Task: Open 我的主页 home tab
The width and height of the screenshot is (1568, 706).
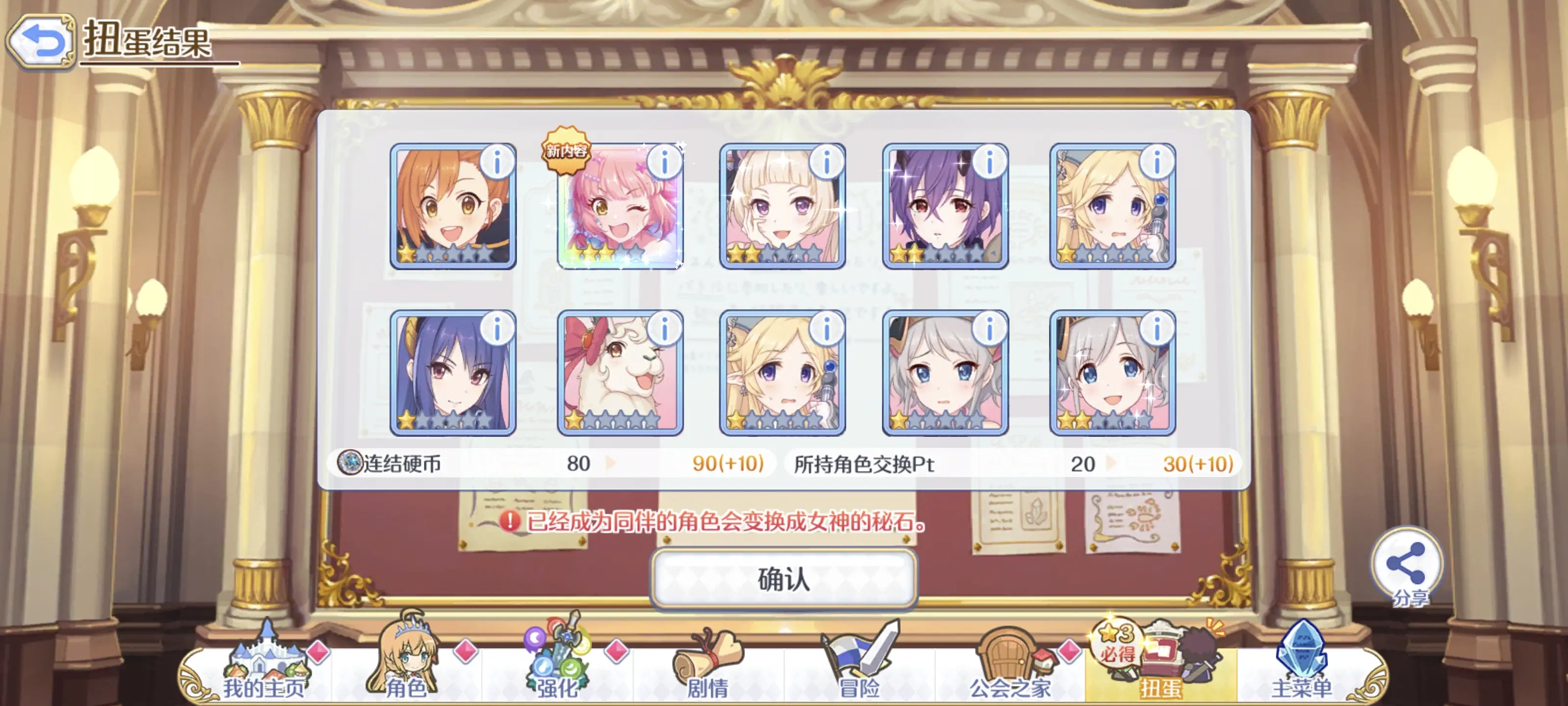Action: (264, 668)
